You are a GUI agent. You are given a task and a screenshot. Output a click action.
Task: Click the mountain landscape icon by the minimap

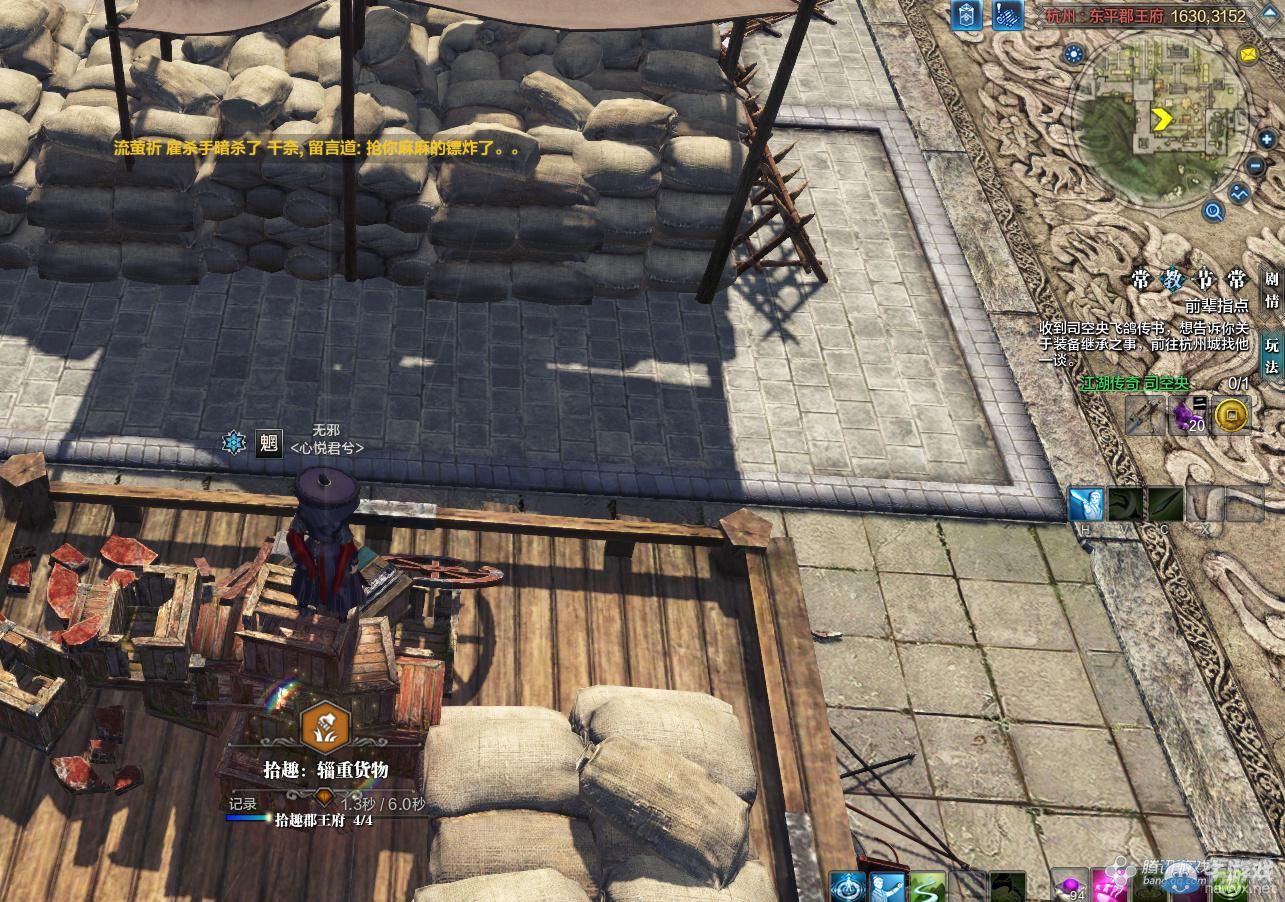click(1240, 193)
